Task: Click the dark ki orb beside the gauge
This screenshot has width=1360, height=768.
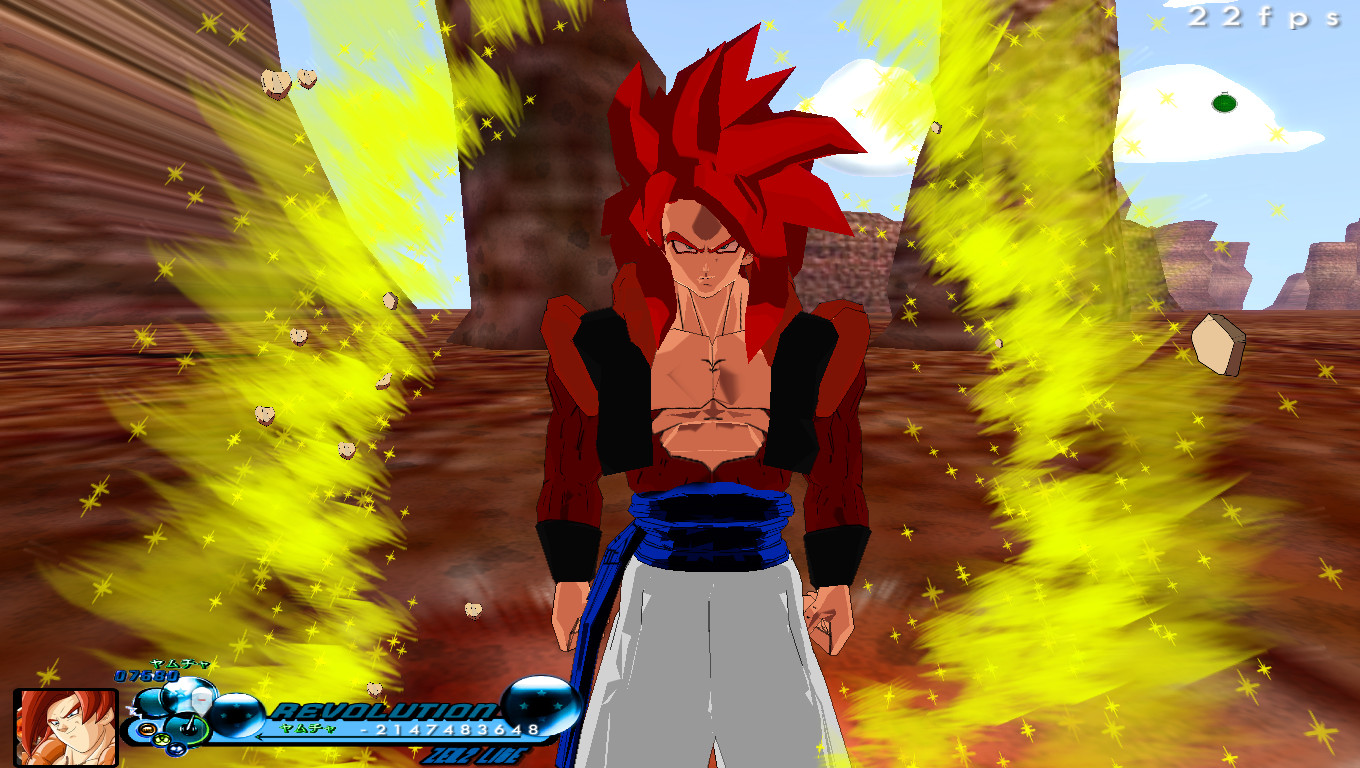Action: click(152, 702)
